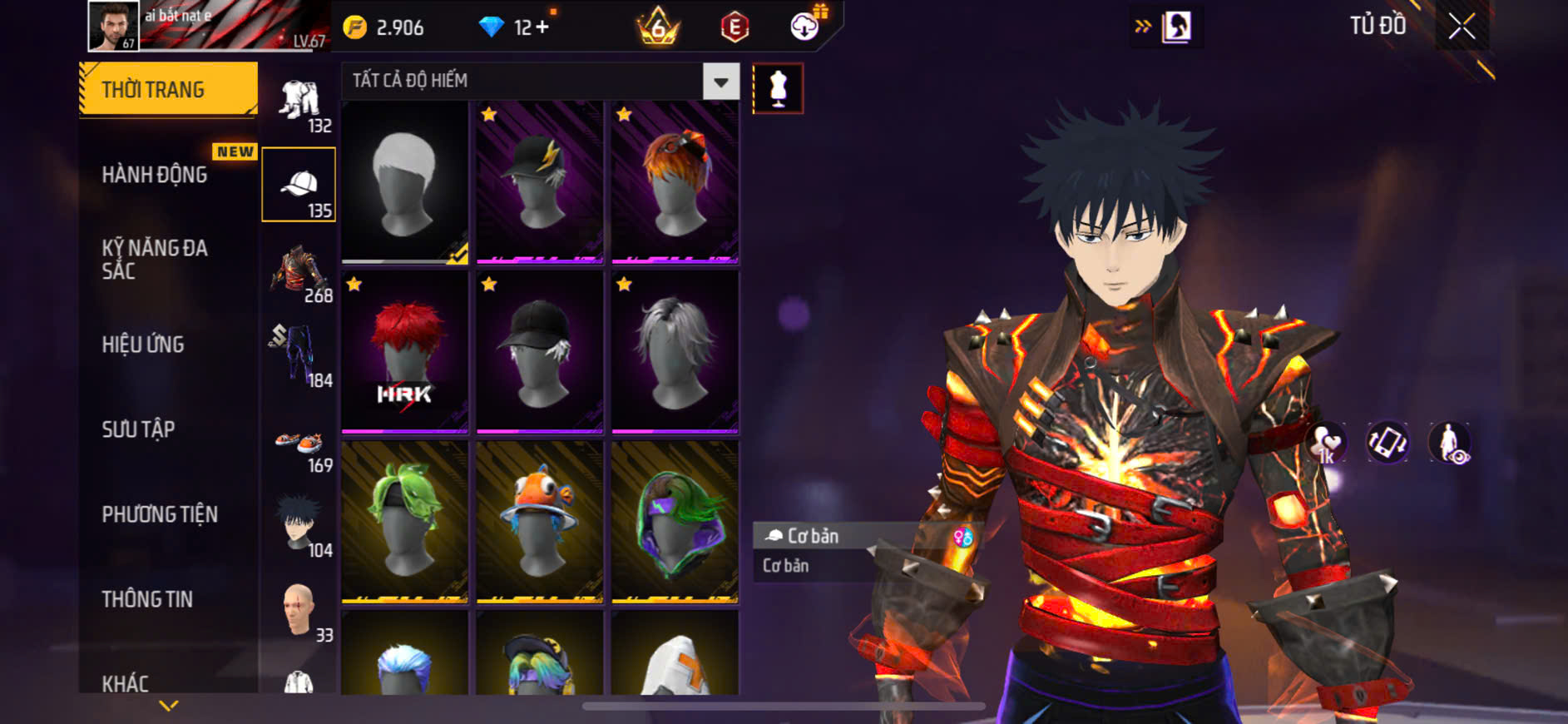Pick the orange fish hat
Viewport: 1568px width, 724px height.
point(540,521)
